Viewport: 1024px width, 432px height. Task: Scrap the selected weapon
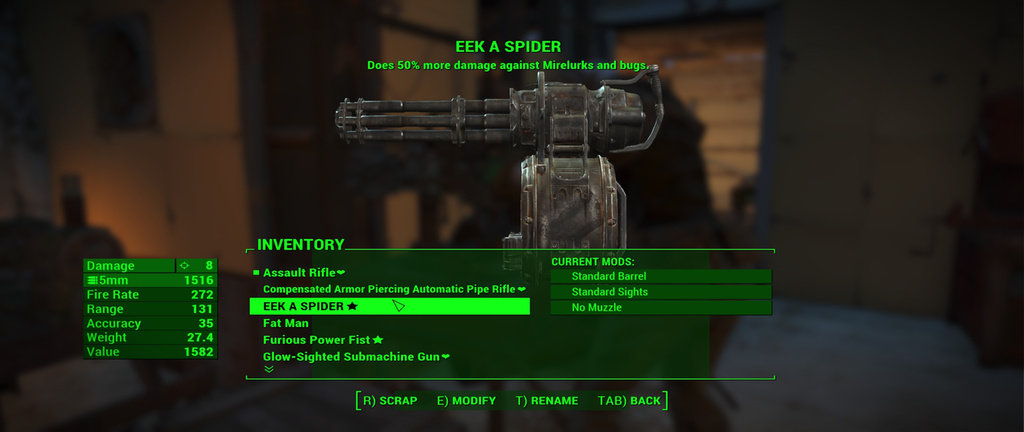tap(390, 401)
